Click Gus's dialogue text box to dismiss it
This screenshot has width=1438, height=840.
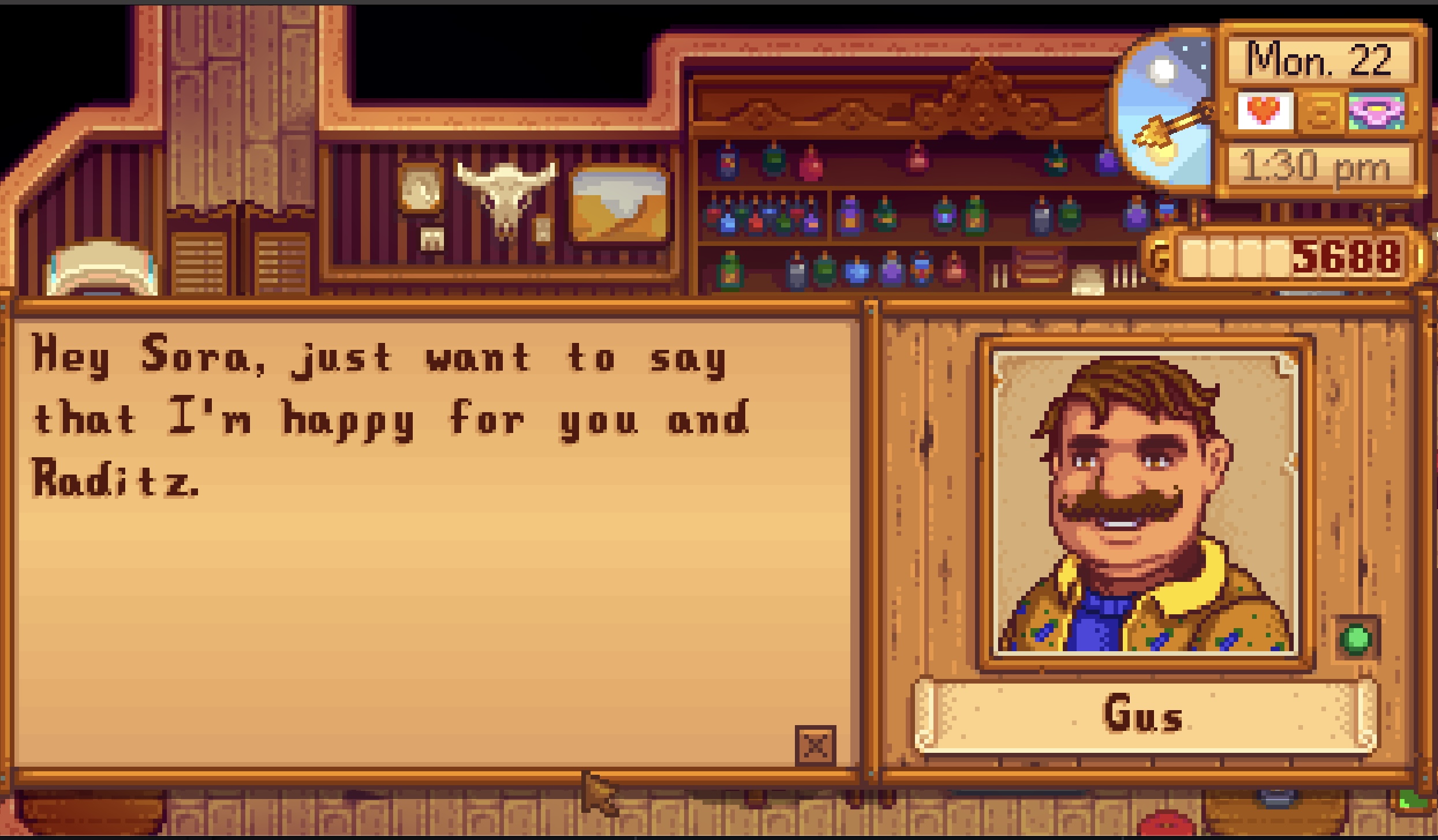click(x=433, y=577)
